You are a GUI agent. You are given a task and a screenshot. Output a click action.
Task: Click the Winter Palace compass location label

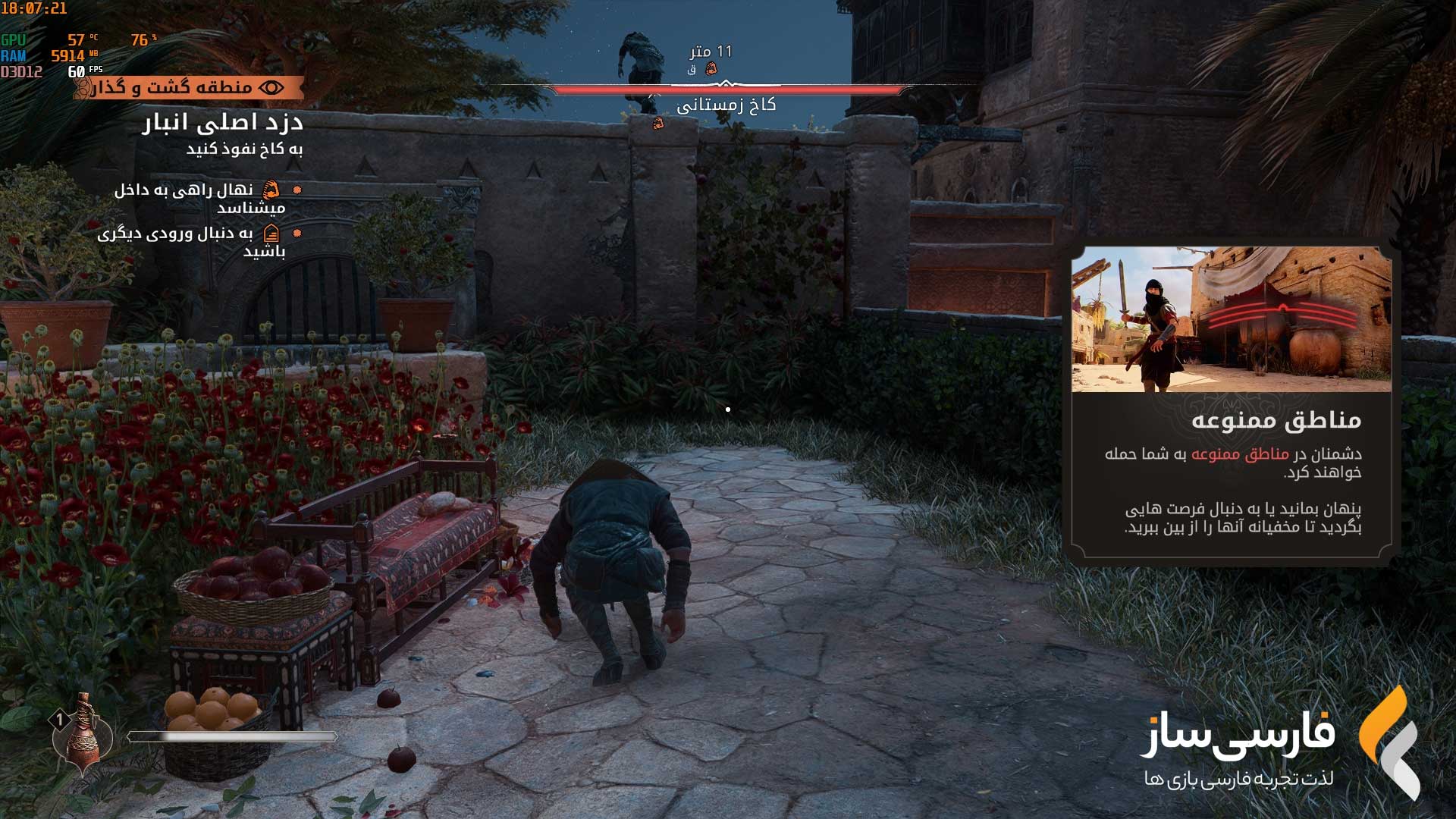pos(726,105)
